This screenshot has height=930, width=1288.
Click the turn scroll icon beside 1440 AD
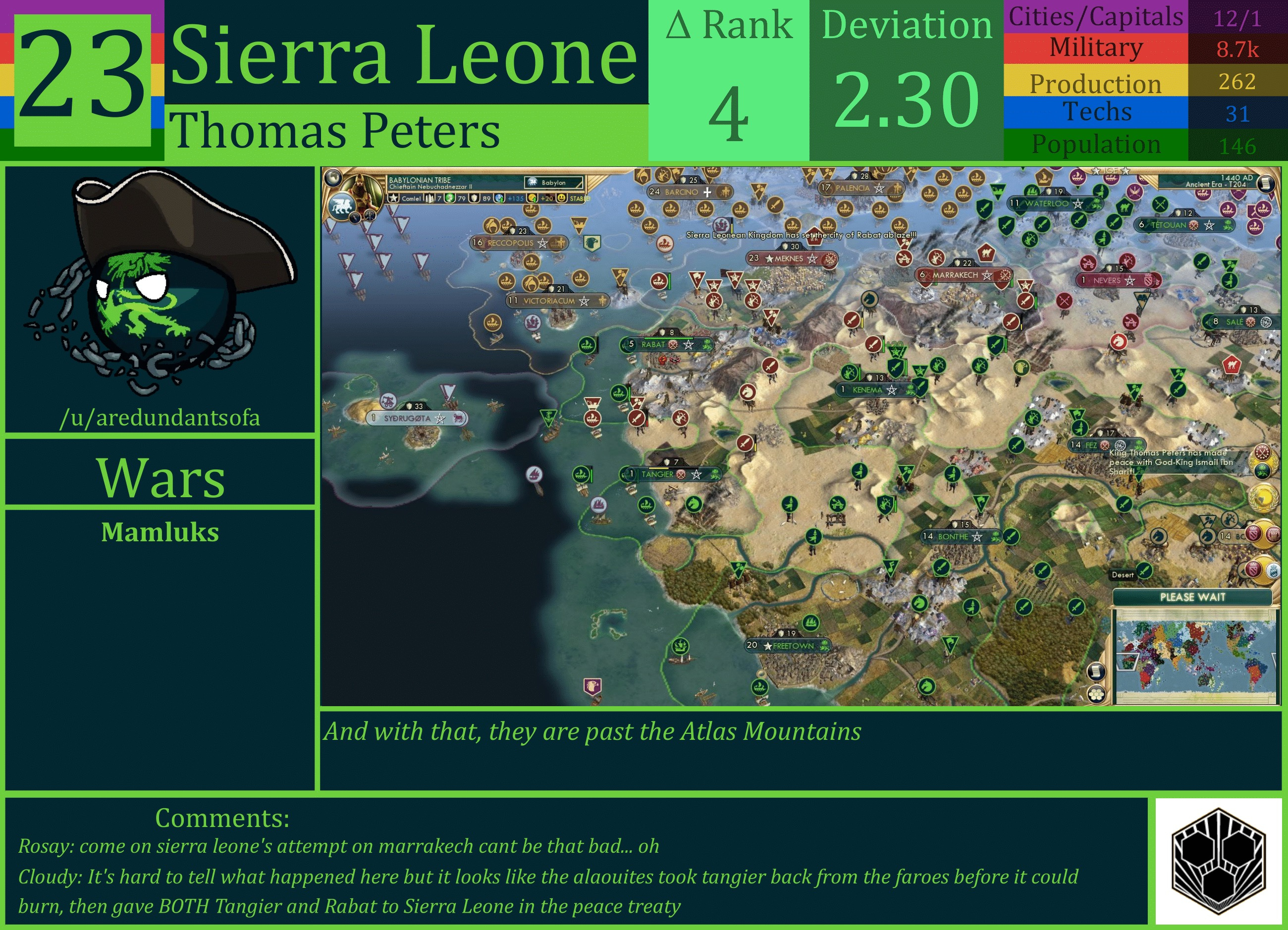1266,184
